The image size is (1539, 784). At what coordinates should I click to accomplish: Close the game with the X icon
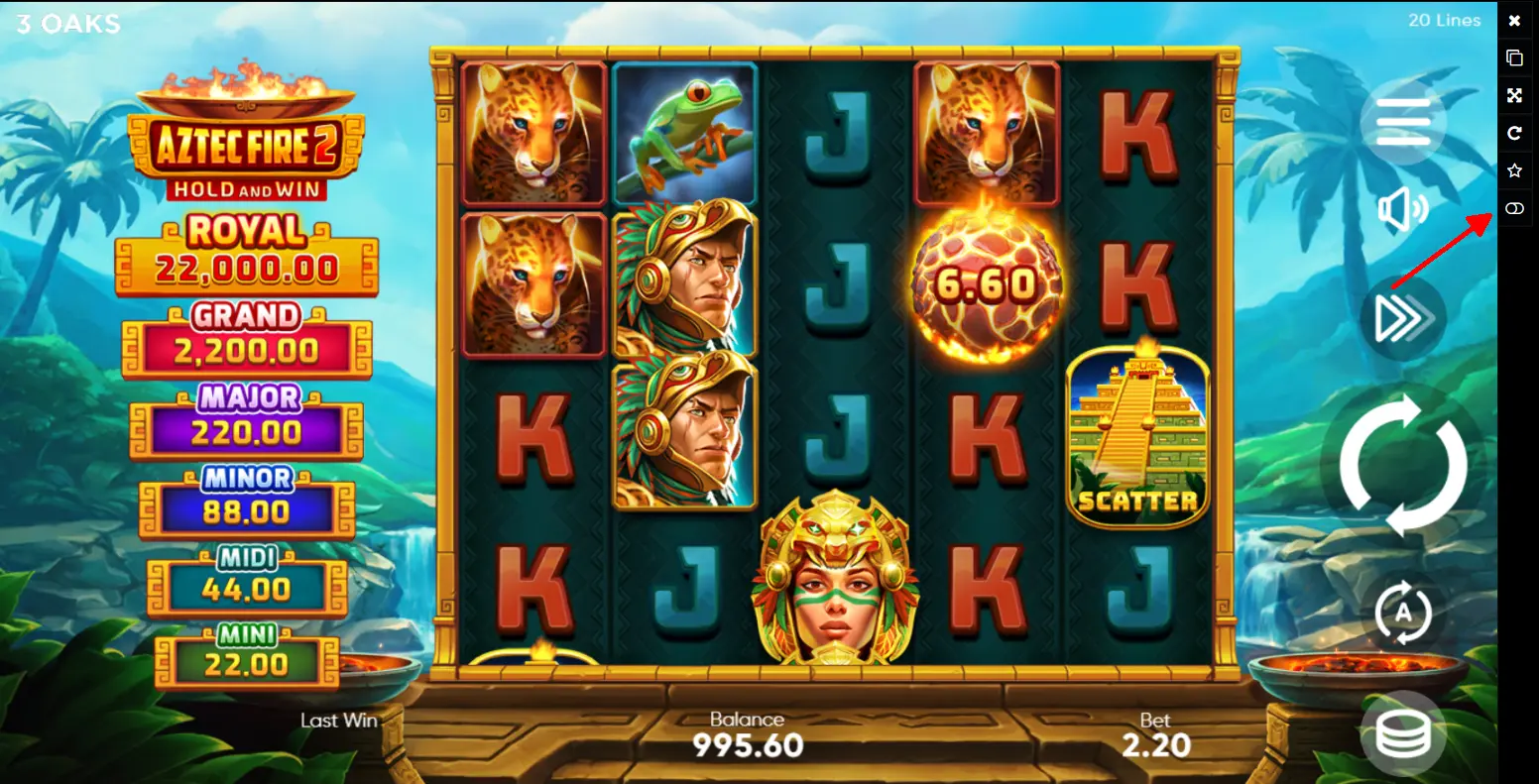point(1514,21)
